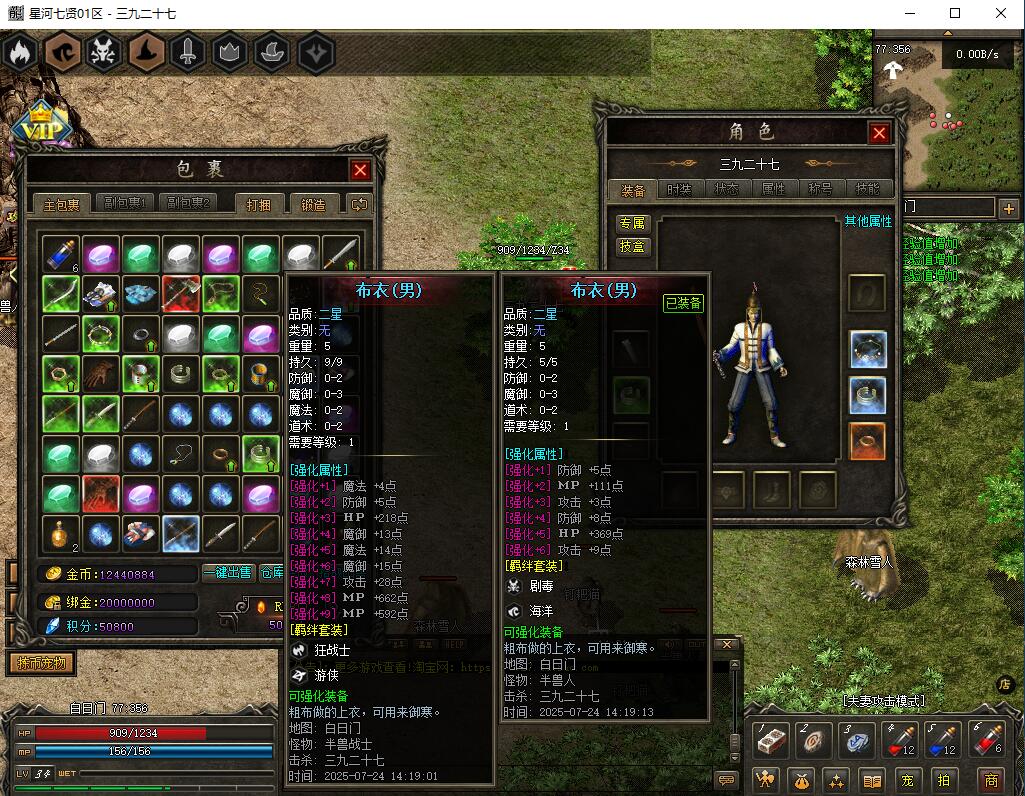Screen dimensions: 1025x796
Task: Maximize the game window
Action: click(x=955, y=13)
